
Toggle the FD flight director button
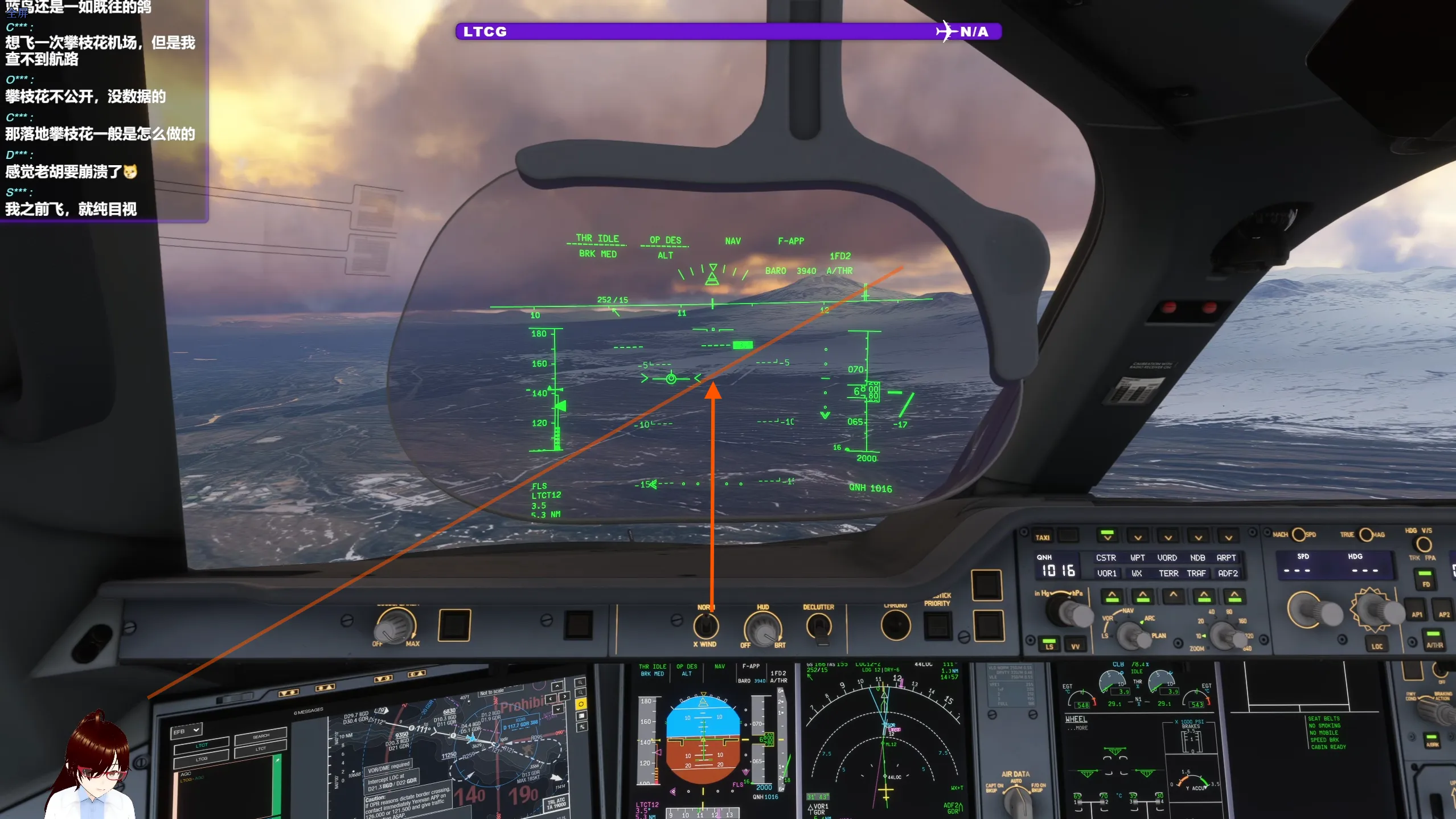pyautogui.click(x=1426, y=579)
